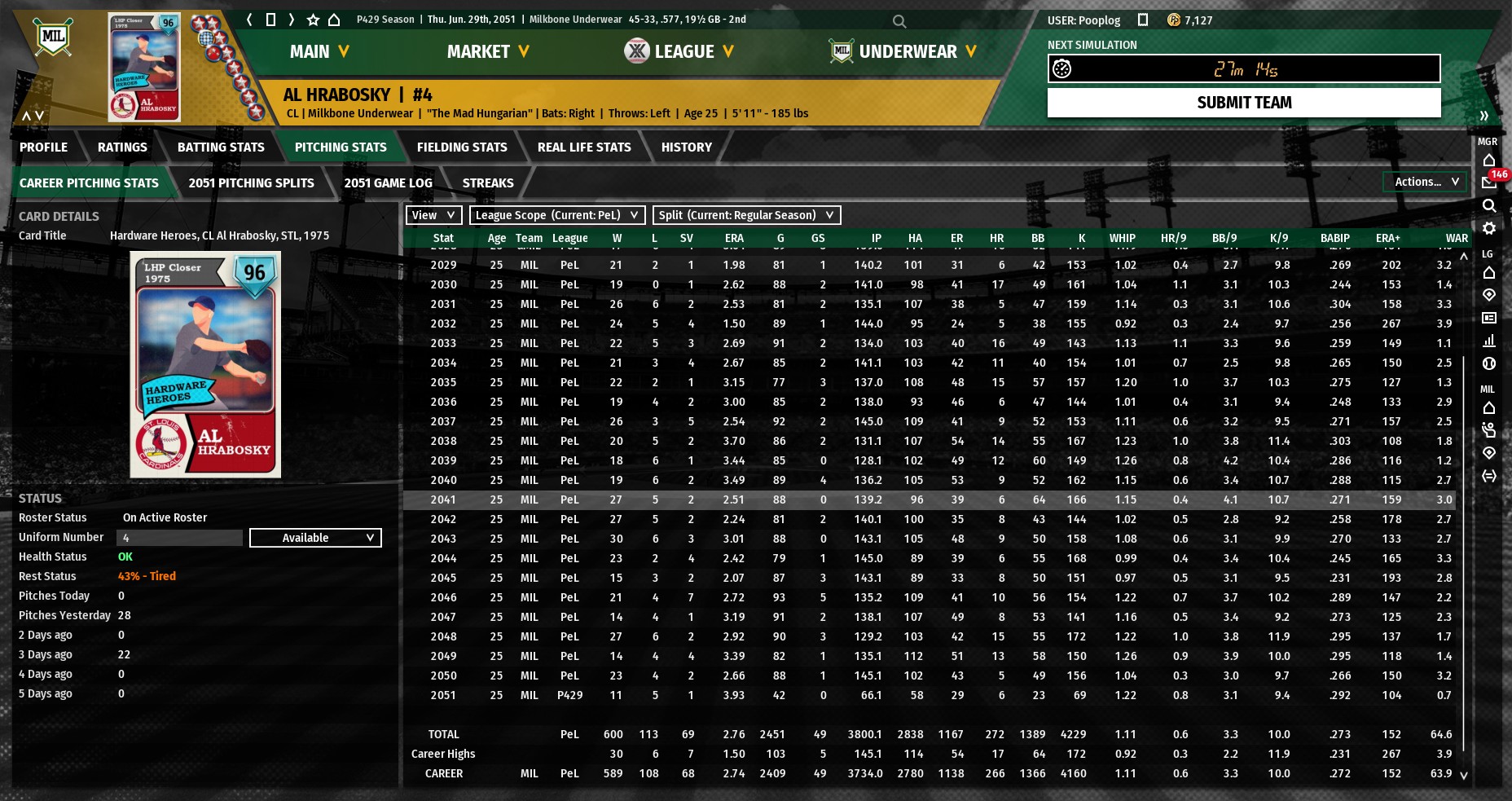Open the View dropdown

433,215
